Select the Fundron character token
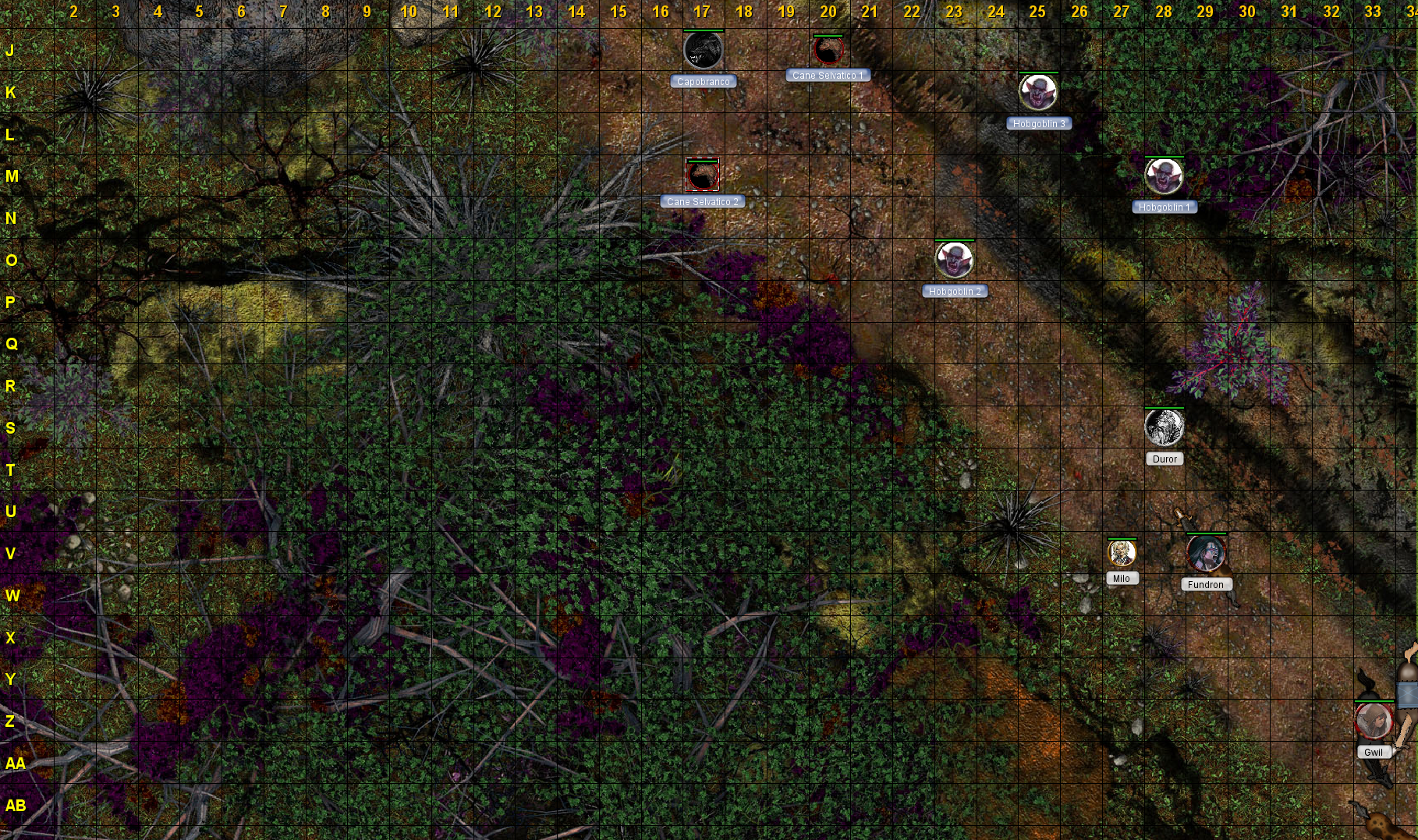The width and height of the screenshot is (1418, 840). (1206, 553)
